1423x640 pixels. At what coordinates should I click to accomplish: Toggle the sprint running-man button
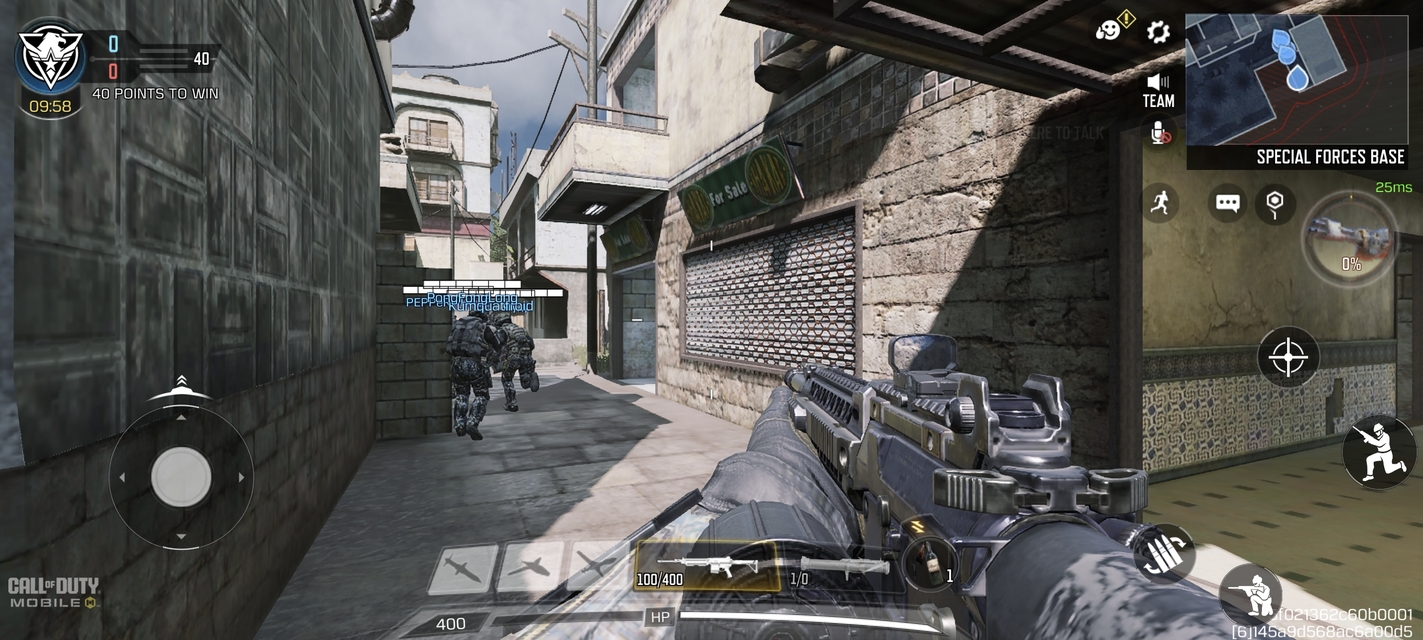1159,203
